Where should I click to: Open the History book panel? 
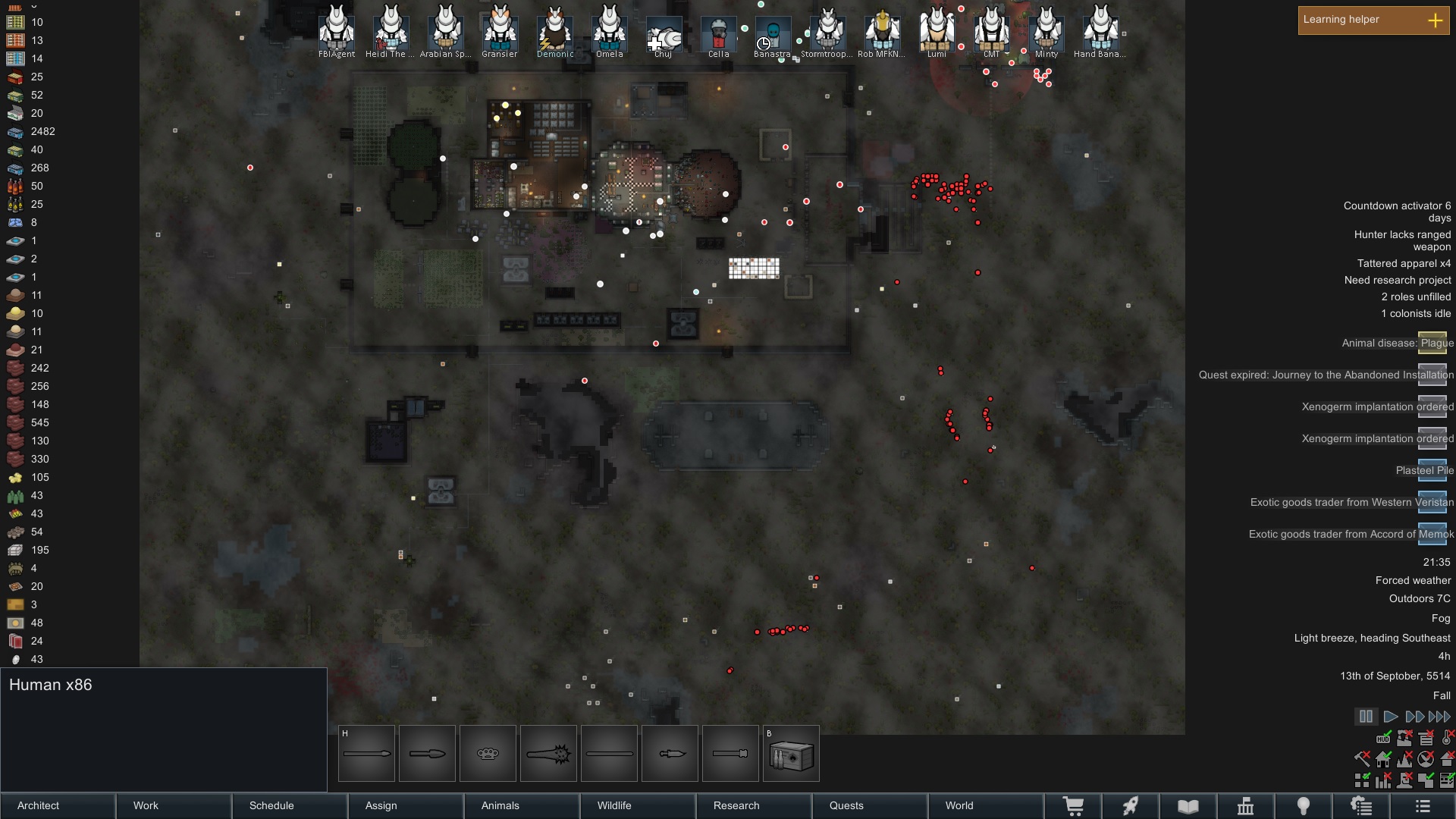pos(1187,806)
